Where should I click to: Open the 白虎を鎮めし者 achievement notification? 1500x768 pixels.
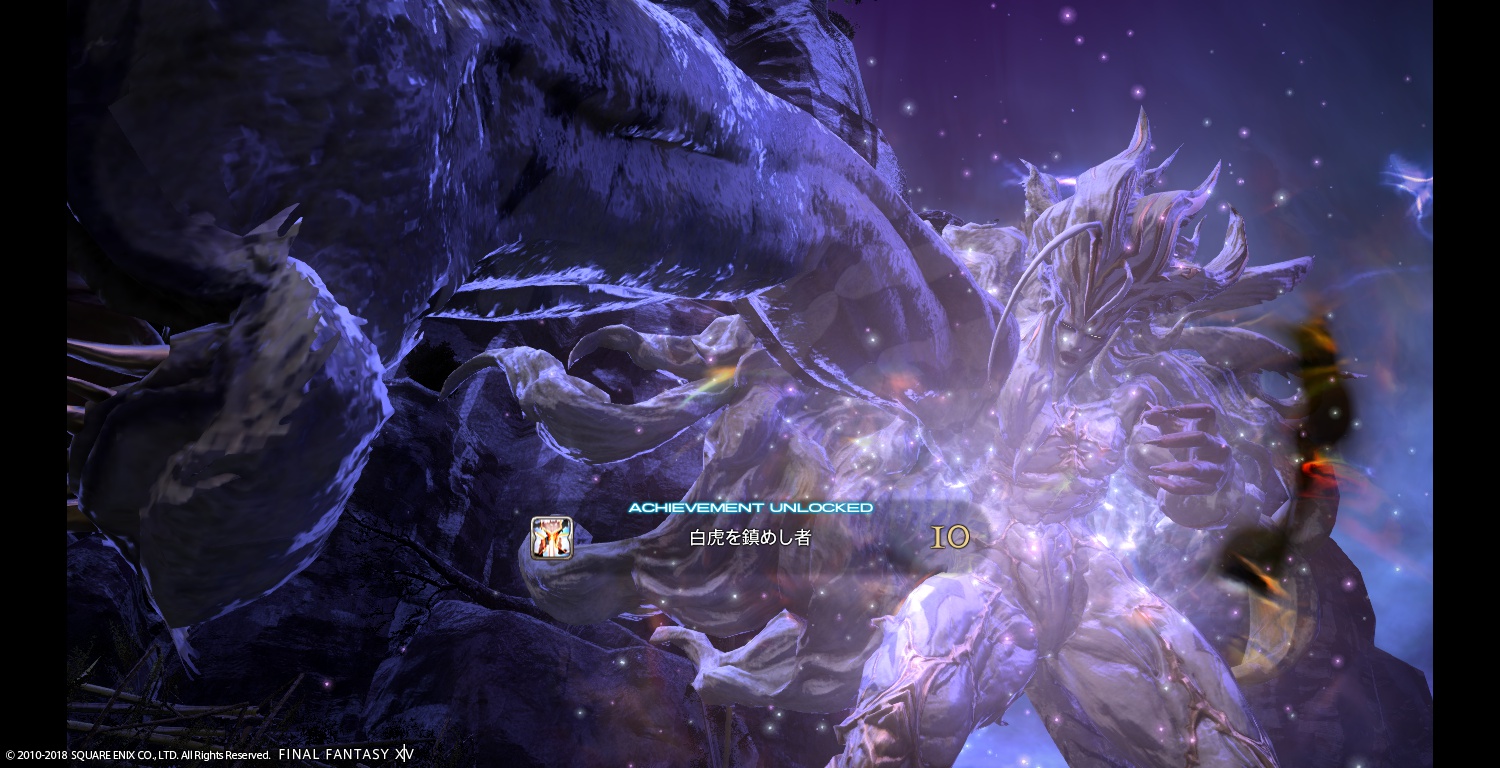pyautogui.click(x=750, y=538)
